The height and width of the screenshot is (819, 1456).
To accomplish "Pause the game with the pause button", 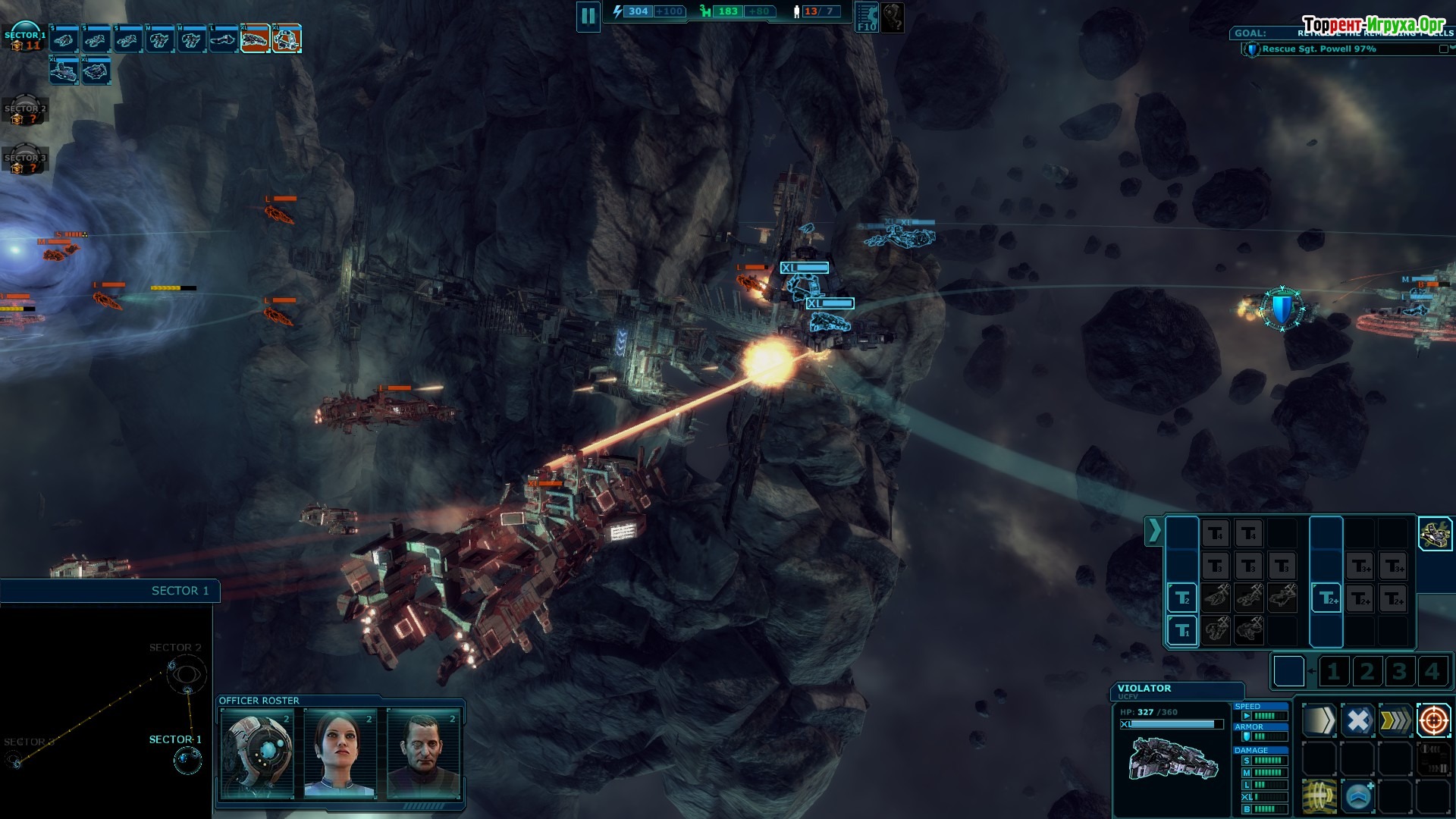I will (588, 16).
